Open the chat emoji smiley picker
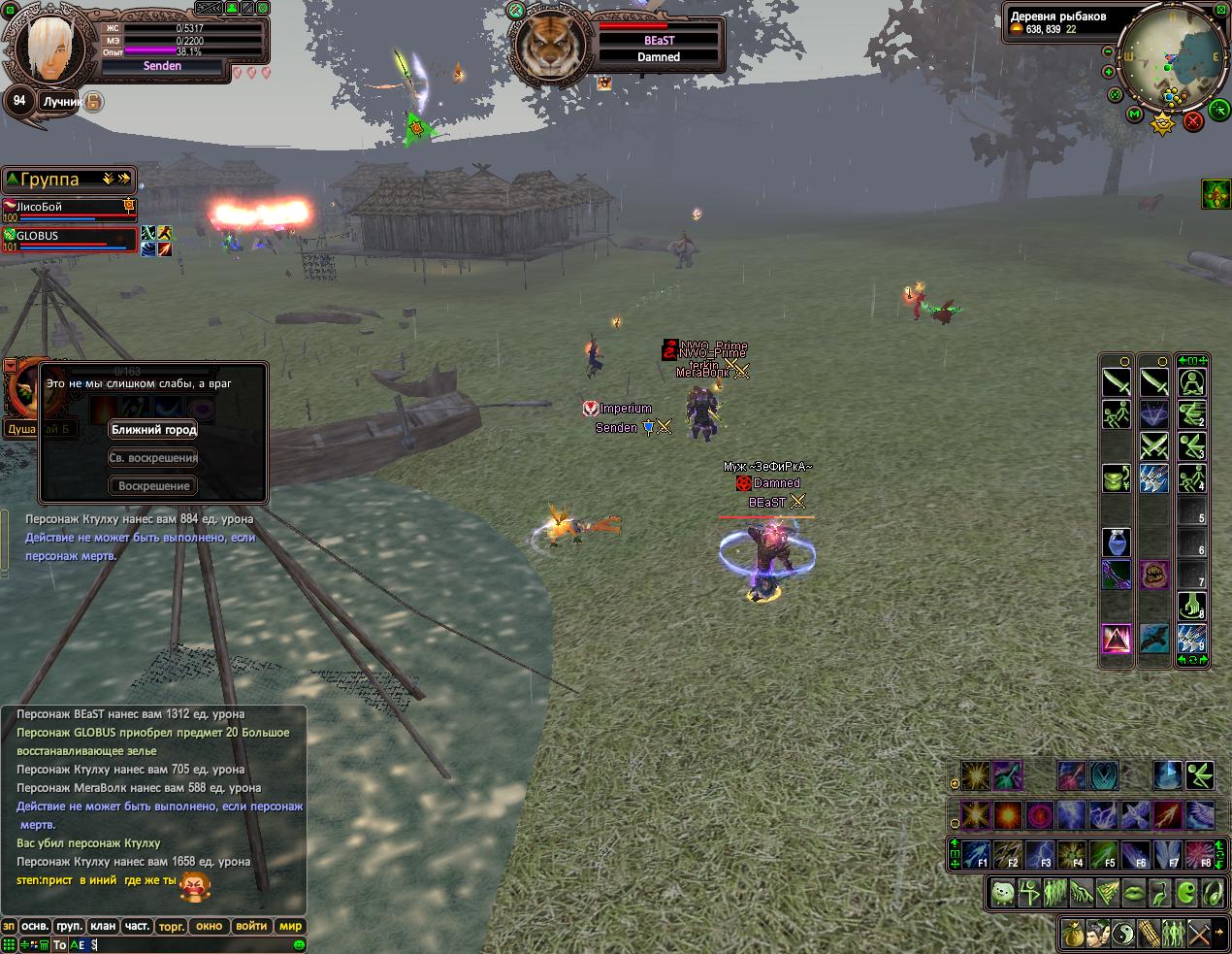The image size is (1232, 954). 299,944
